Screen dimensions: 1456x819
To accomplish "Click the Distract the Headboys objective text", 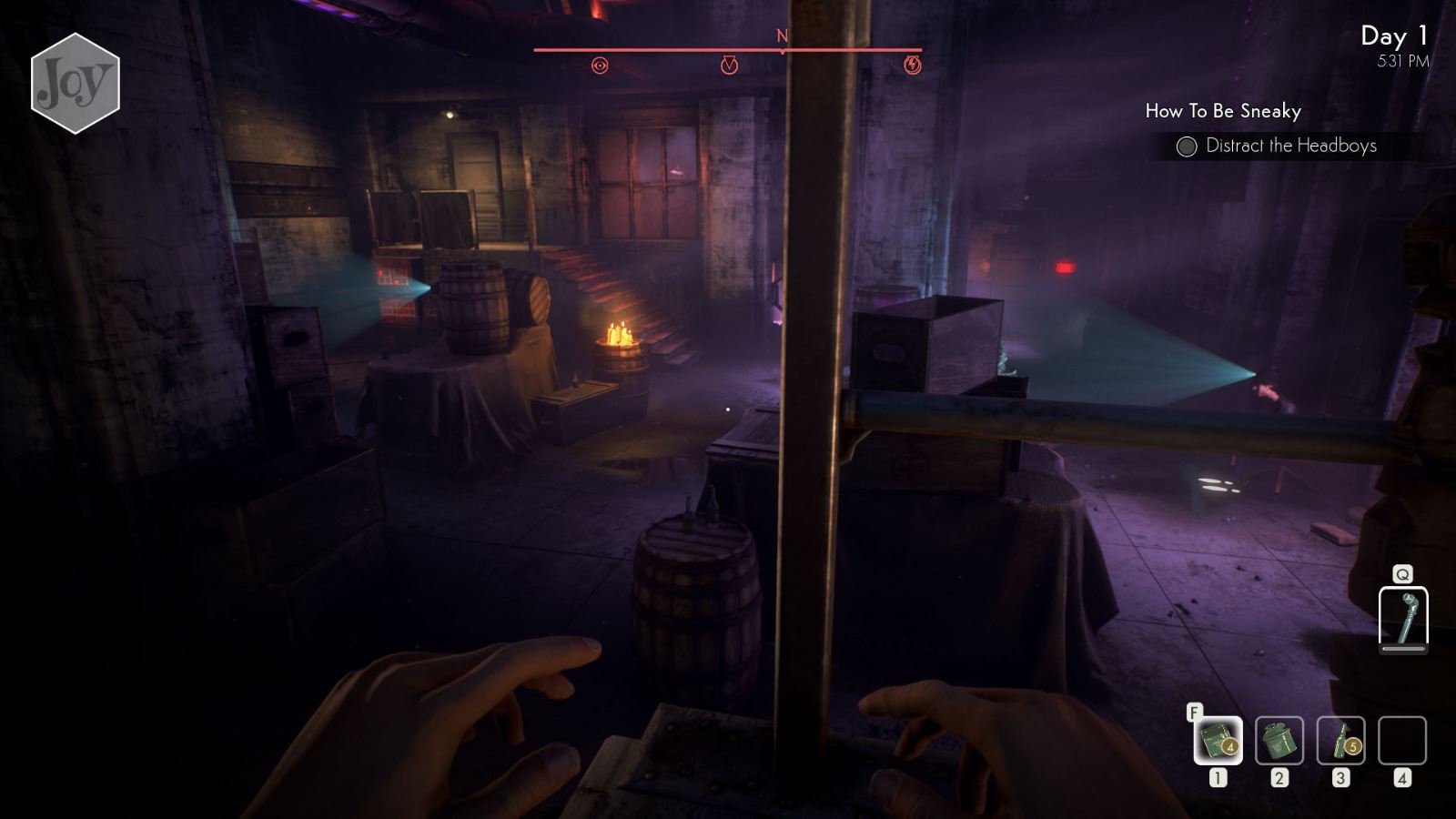I will tap(1290, 146).
